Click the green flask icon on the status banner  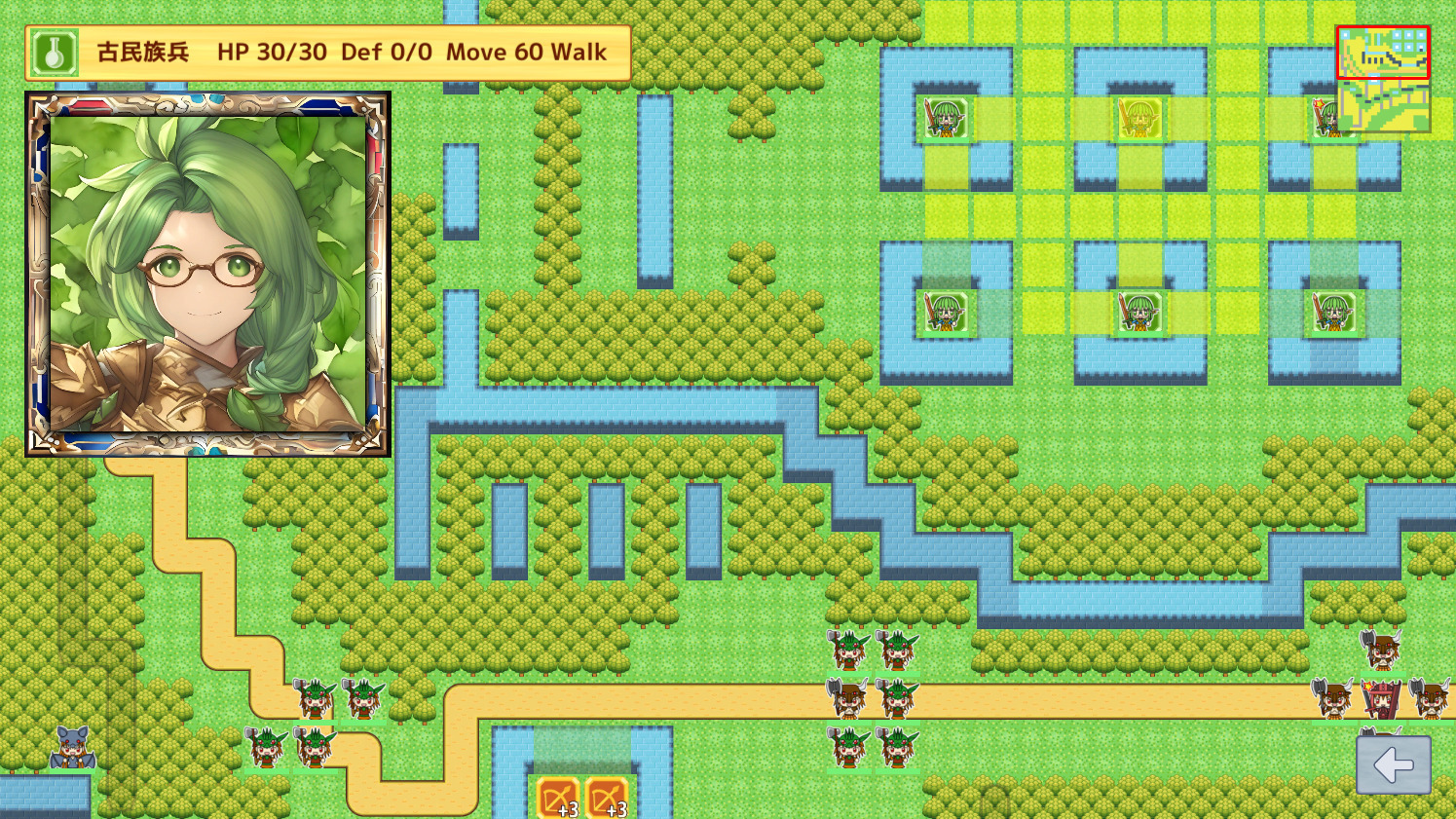tap(54, 52)
